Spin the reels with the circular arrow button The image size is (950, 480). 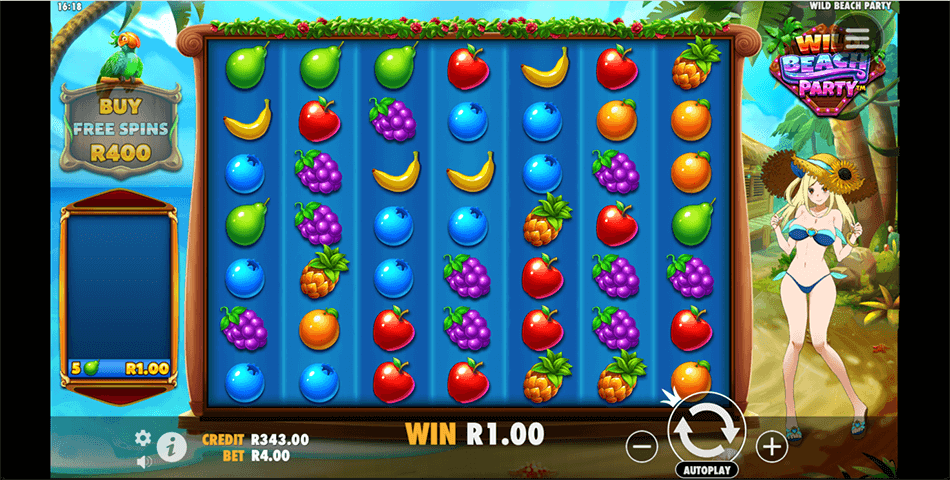pyautogui.click(x=706, y=429)
